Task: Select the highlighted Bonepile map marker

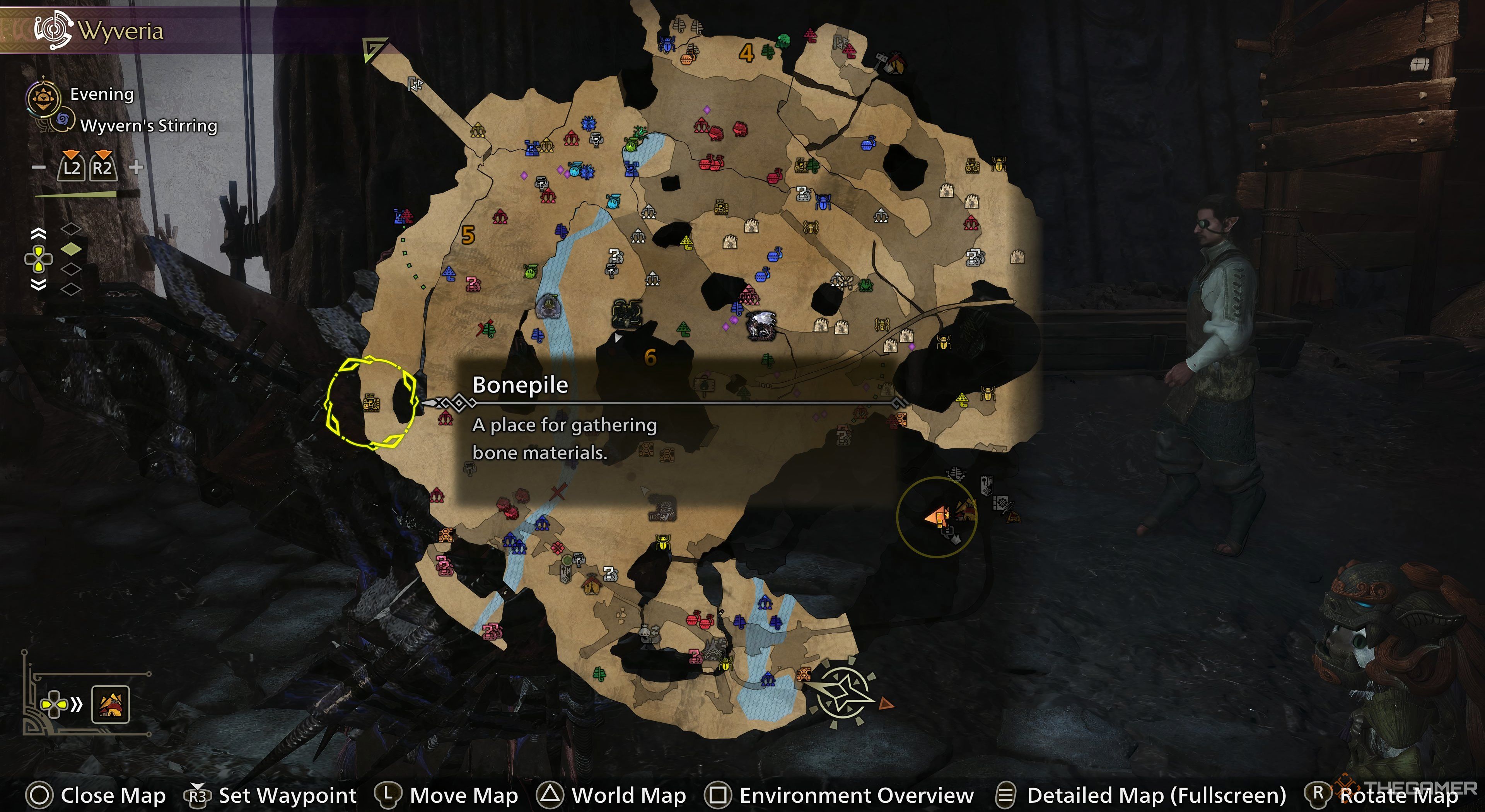Action: [371, 403]
